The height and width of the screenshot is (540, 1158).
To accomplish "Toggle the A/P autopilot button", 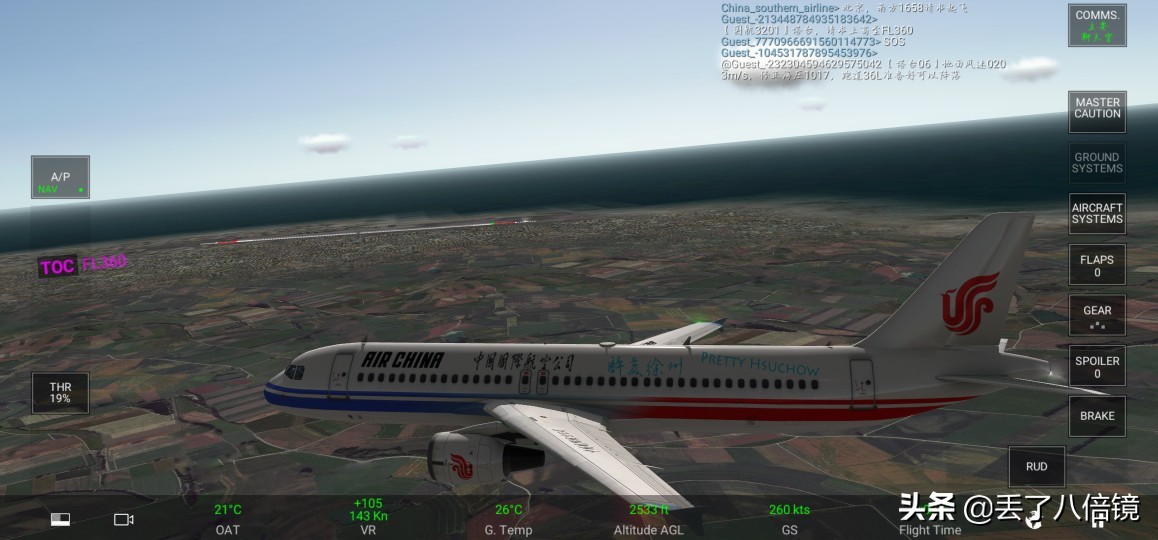I will tap(60, 178).
